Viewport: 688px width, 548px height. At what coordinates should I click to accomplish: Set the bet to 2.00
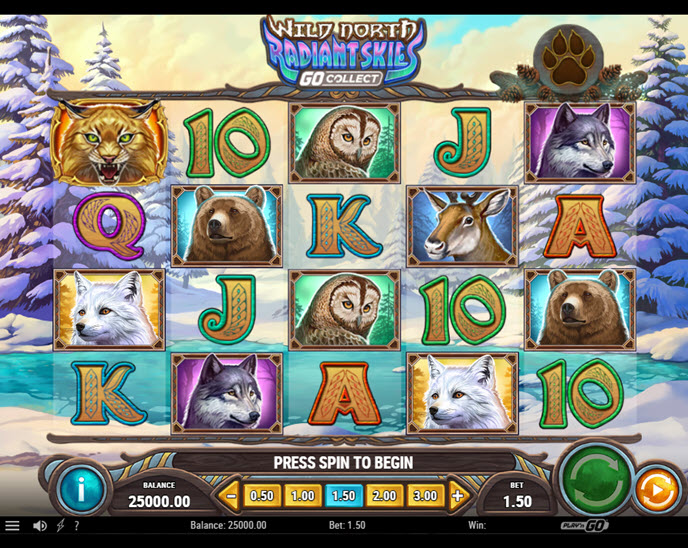(x=385, y=495)
